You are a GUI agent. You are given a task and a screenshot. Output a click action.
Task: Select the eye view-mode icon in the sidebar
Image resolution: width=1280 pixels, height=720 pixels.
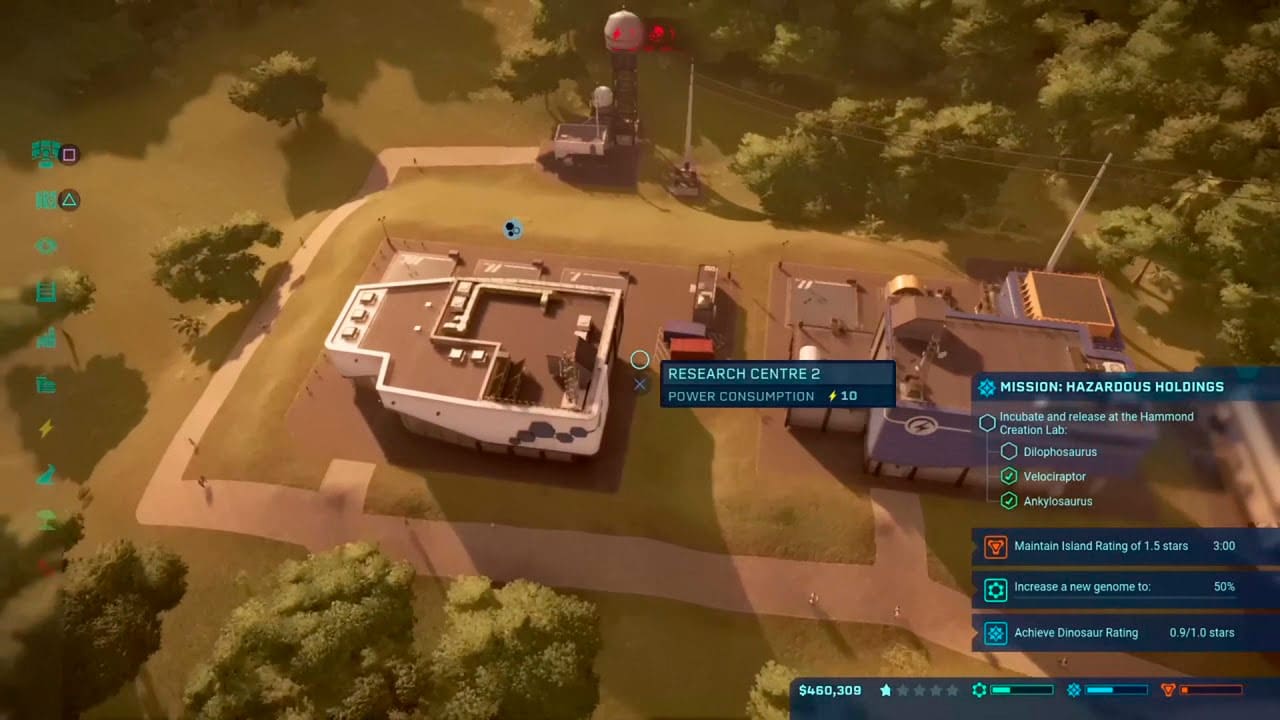(45, 247)
